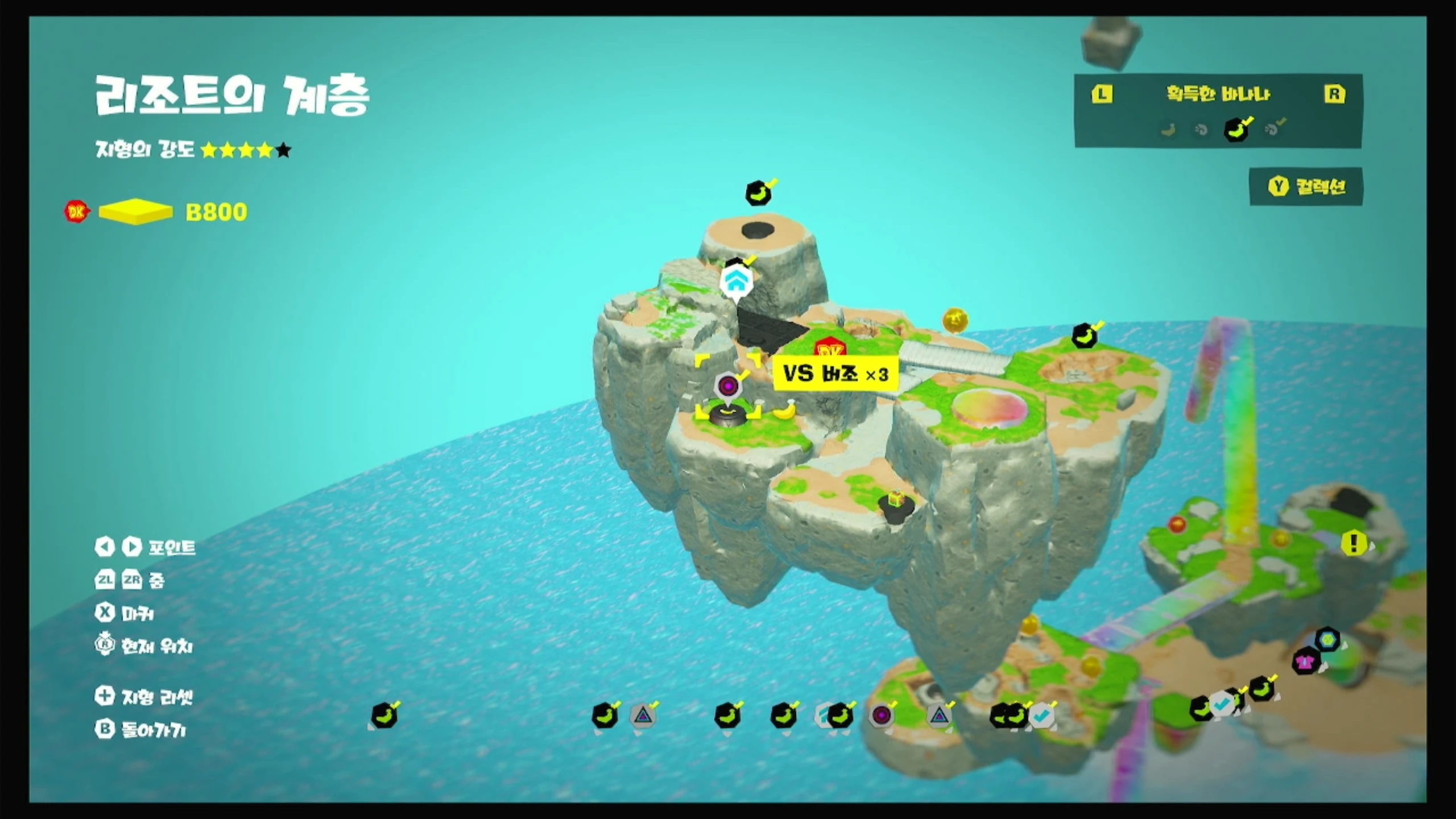Select the red DK marker

[829, 349]
